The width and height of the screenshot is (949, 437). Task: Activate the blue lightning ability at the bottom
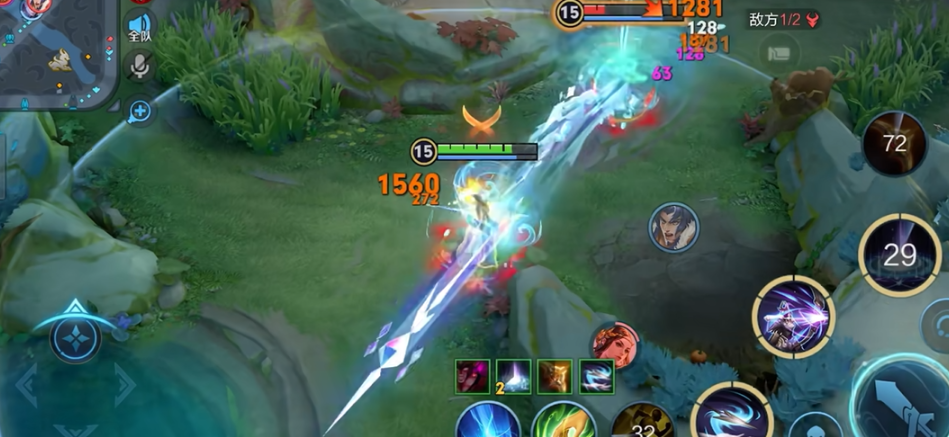point(488,421)
